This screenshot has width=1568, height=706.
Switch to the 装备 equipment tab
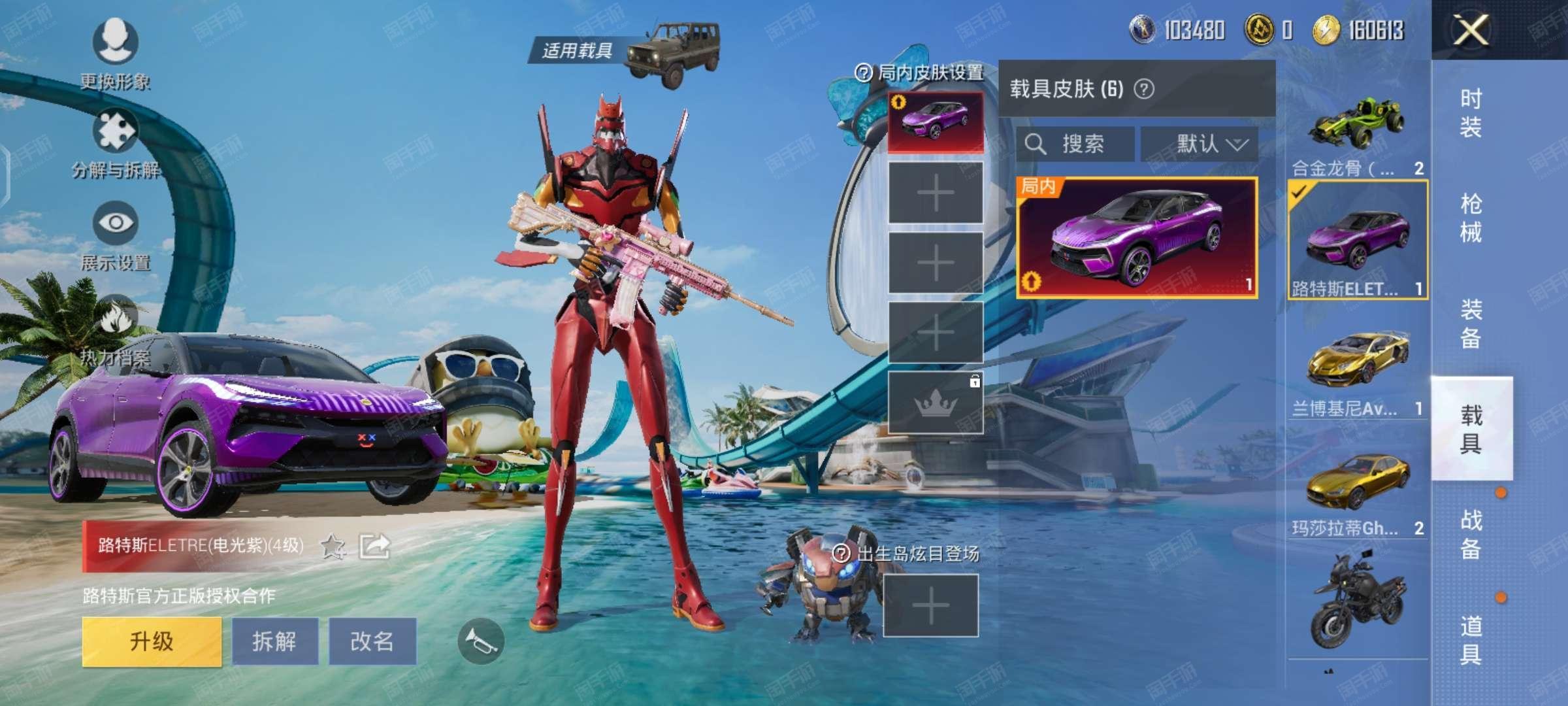[1471, 324]
